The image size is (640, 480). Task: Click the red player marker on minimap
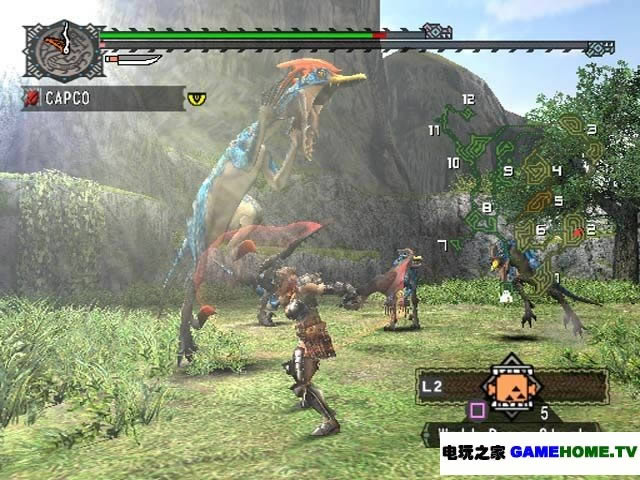pyautogui.click(x=578, y=230)
